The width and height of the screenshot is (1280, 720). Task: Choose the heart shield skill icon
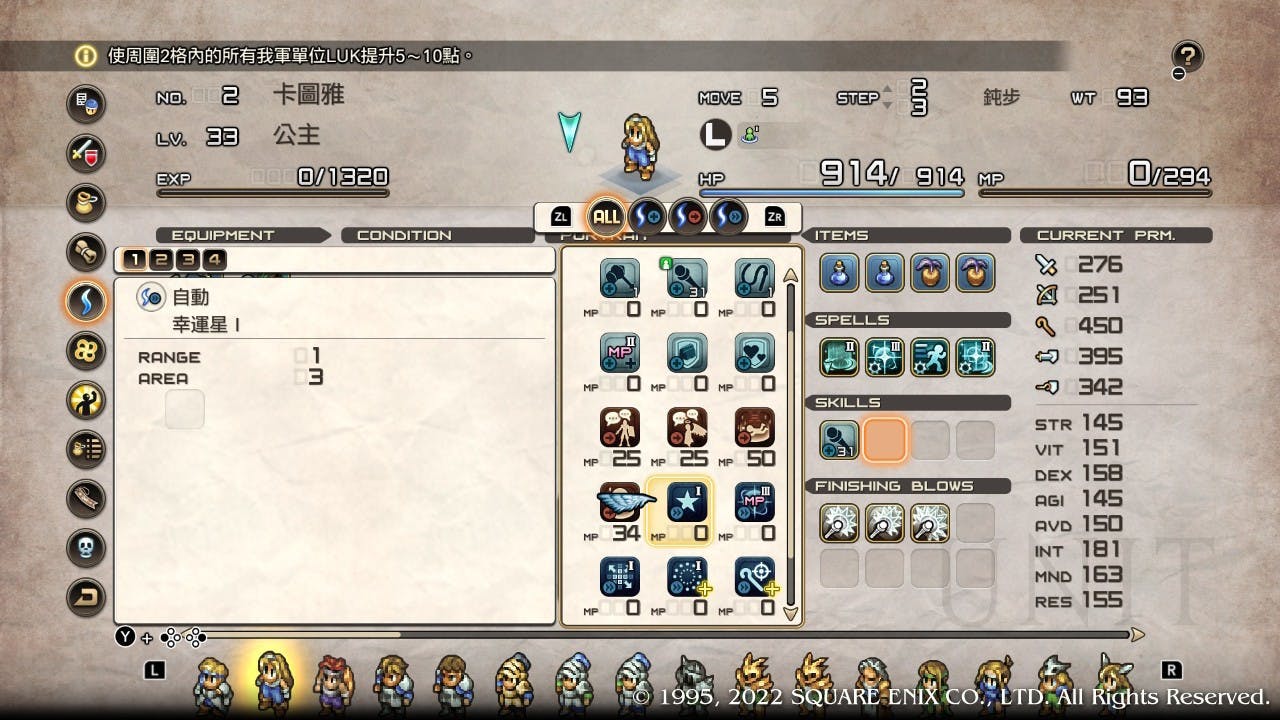click(x=755, y=352)
